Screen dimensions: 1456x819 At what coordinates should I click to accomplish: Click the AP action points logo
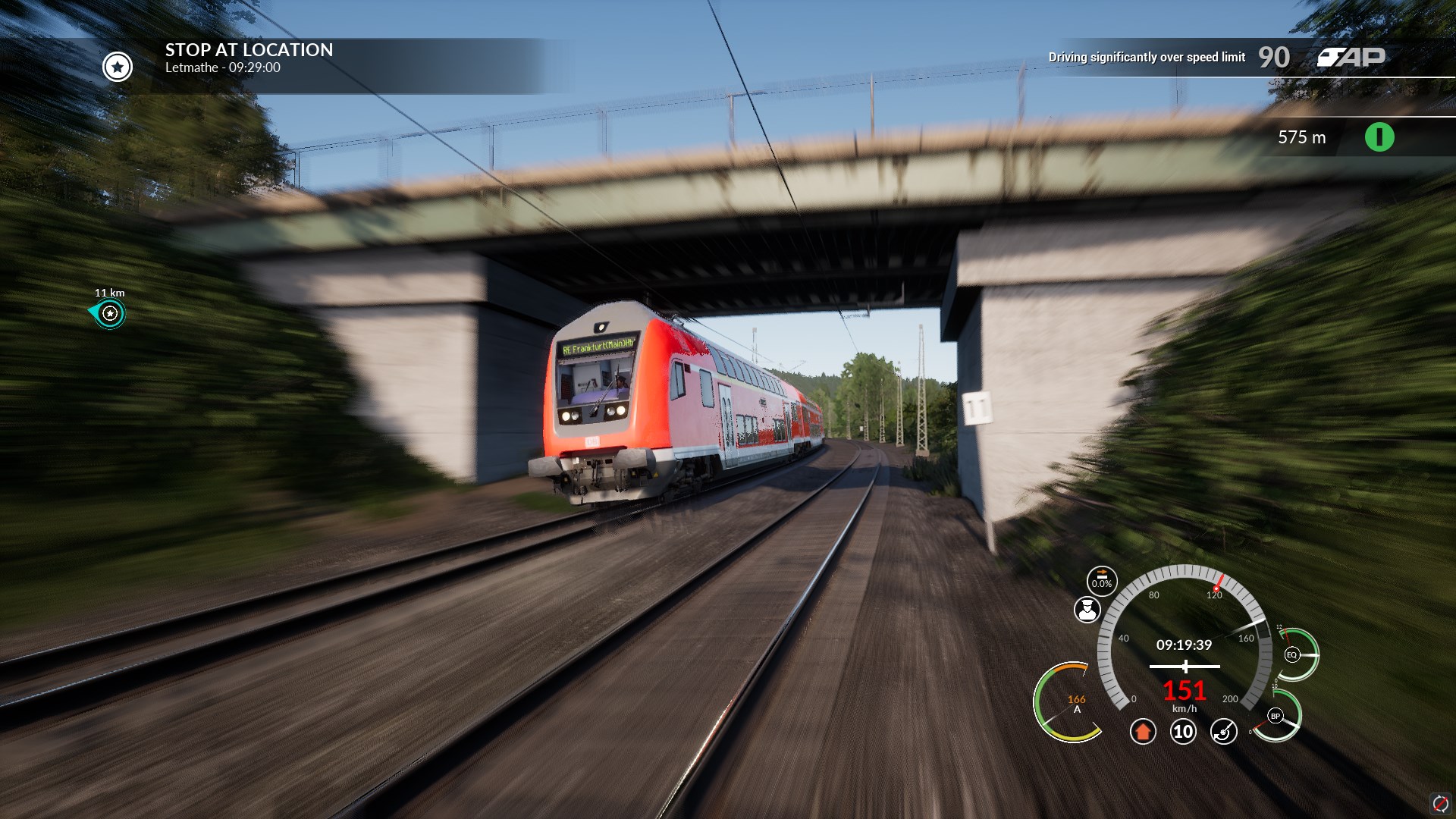1351,58
